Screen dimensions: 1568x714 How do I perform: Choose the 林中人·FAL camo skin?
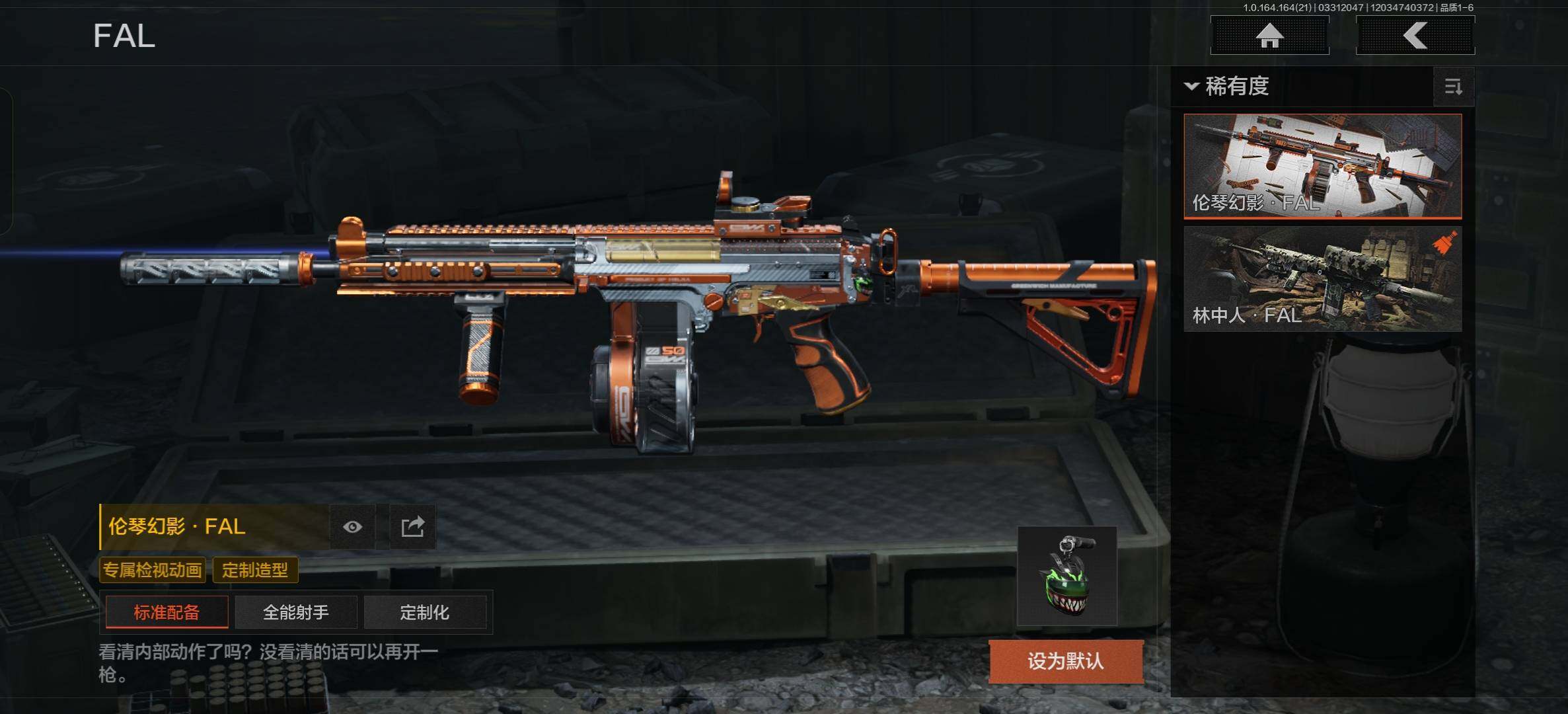[1322, 279]
